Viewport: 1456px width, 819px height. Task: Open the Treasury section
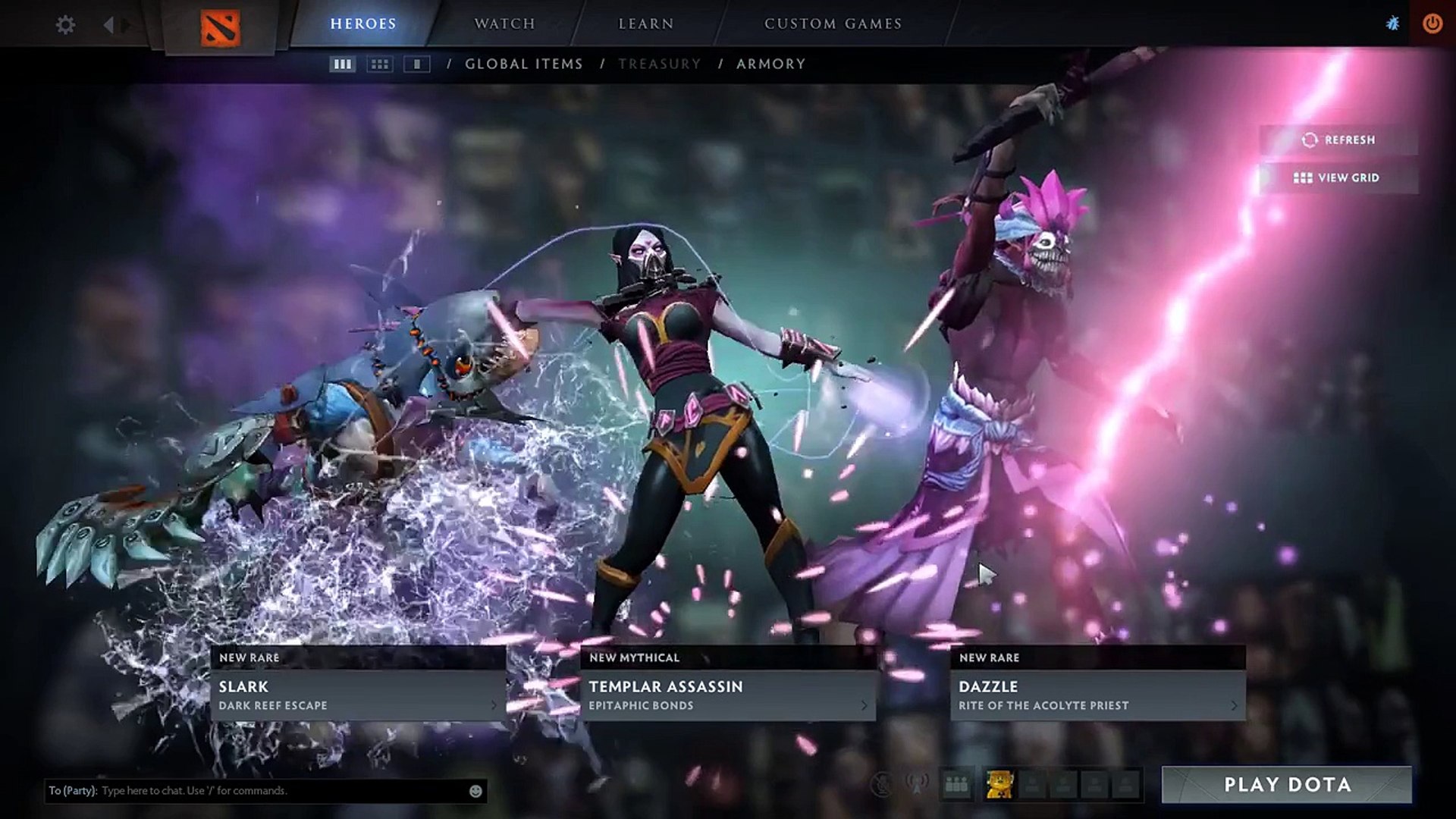tap(660, 64)
